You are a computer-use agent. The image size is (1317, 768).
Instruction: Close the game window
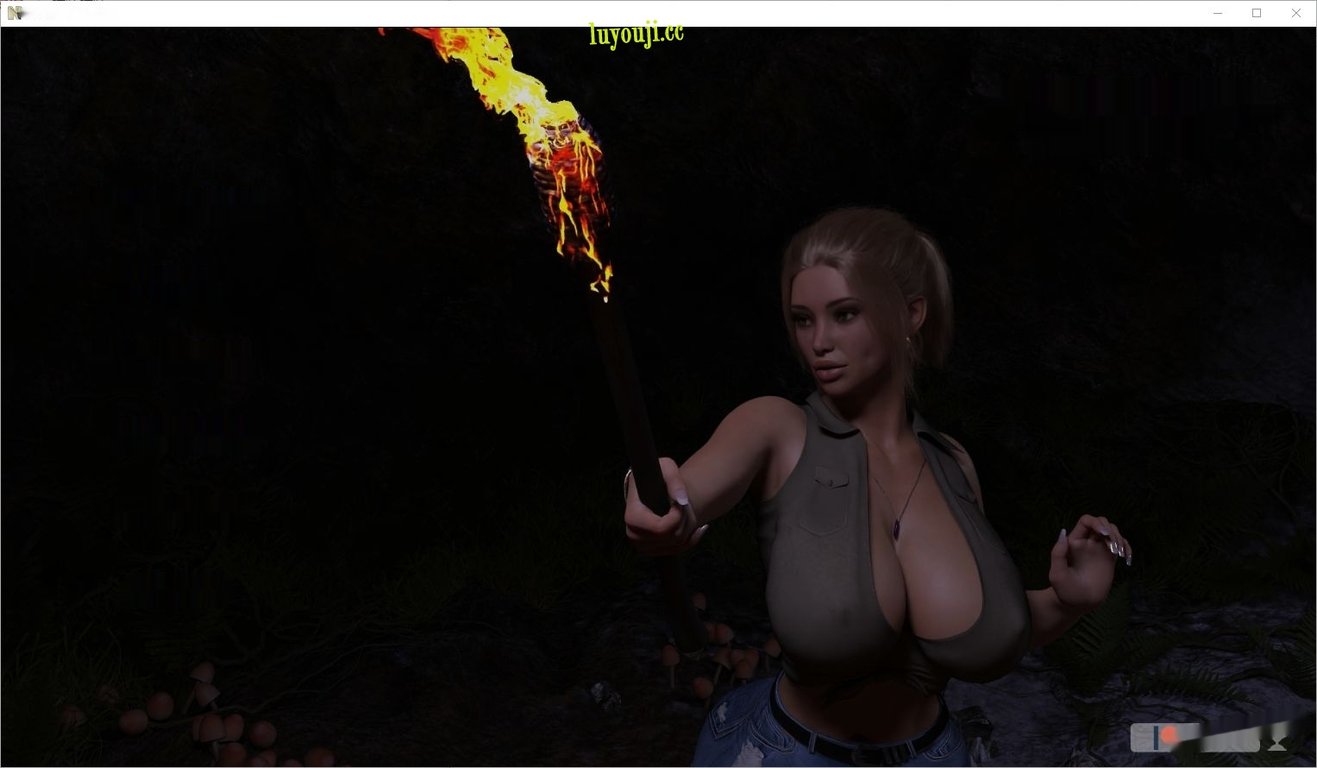[1296, 12]
